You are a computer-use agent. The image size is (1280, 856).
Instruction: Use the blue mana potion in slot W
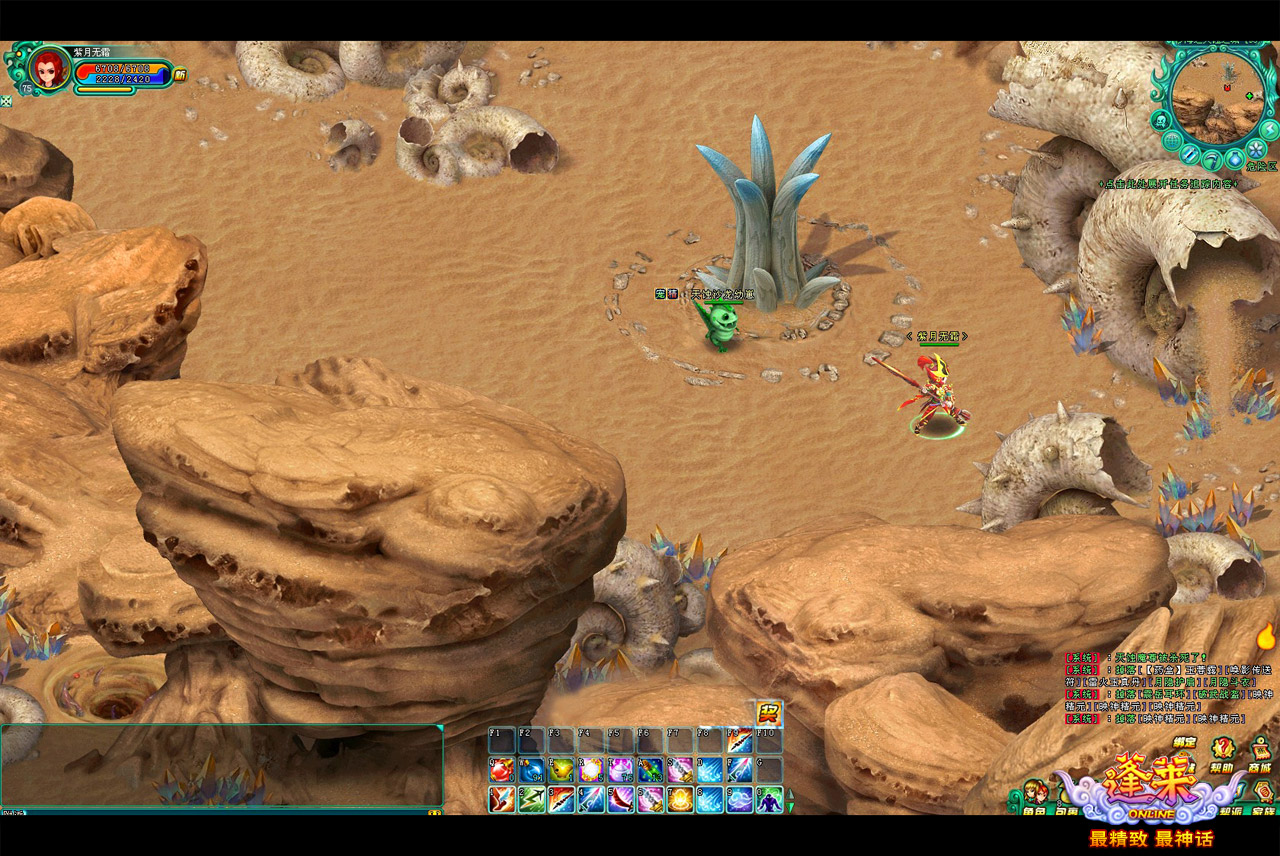click(x=531, y=770)
